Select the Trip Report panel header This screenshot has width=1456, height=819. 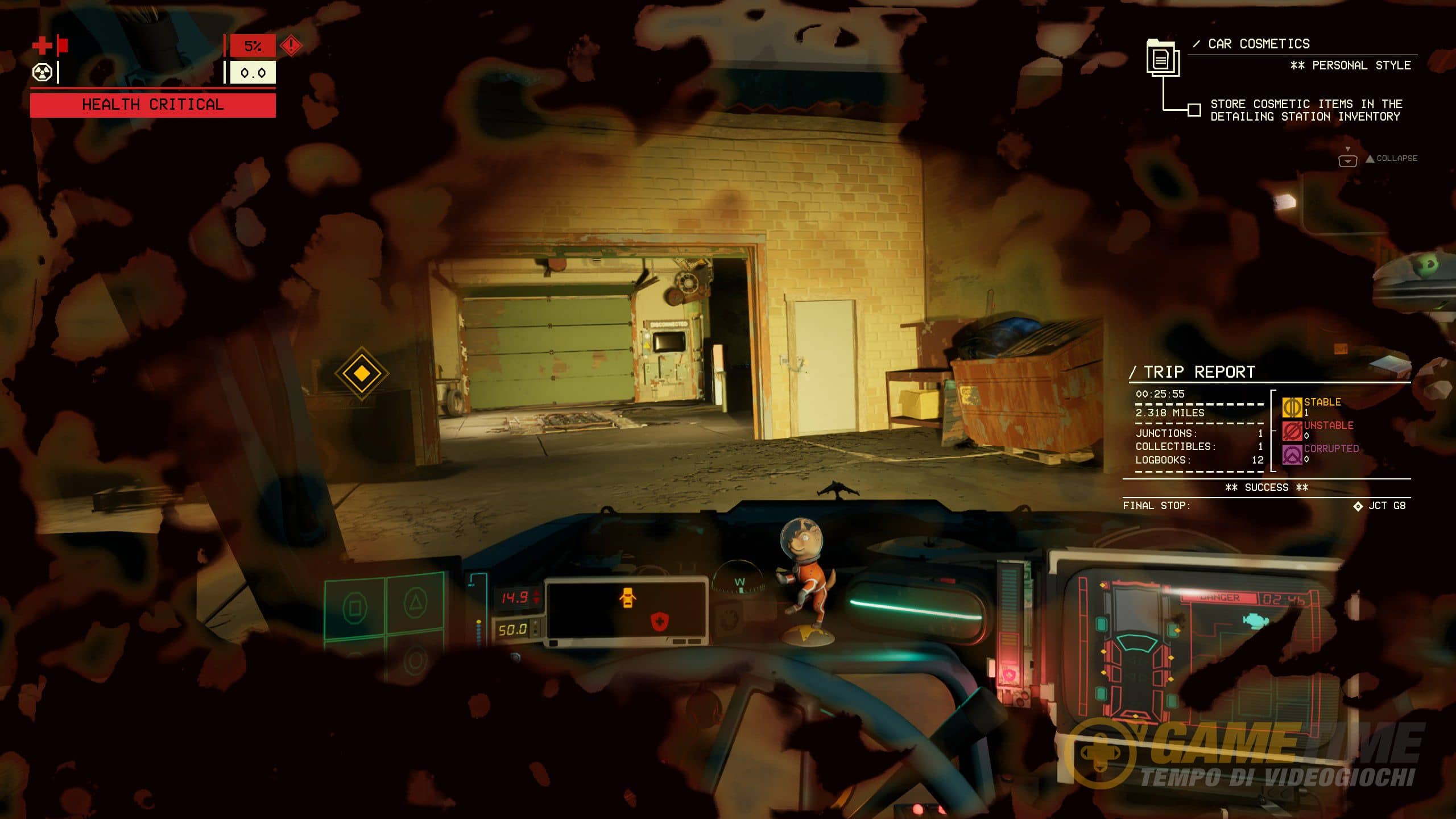tap(1199, 372)
